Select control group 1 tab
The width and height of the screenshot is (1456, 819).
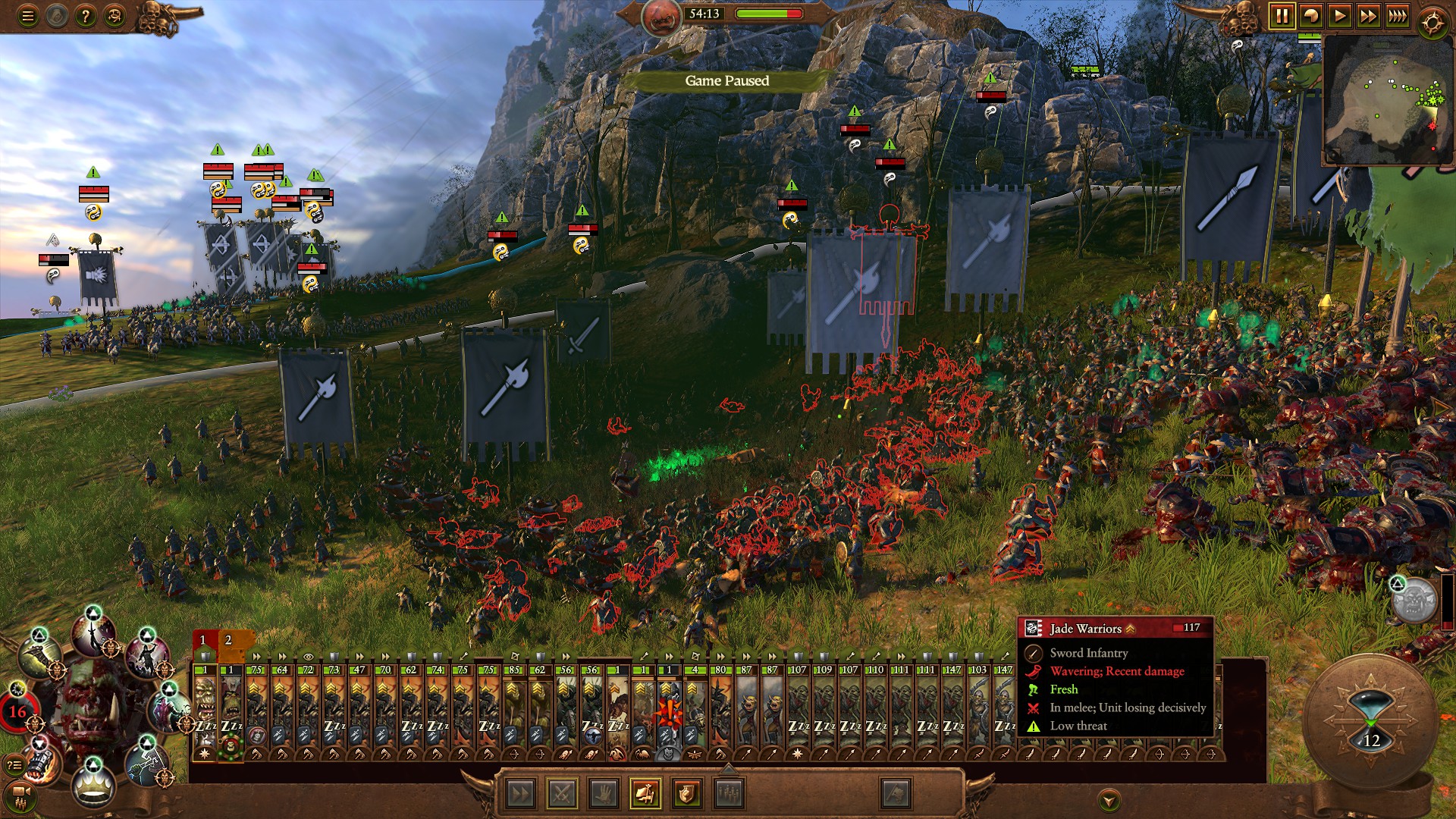(203, 641)
